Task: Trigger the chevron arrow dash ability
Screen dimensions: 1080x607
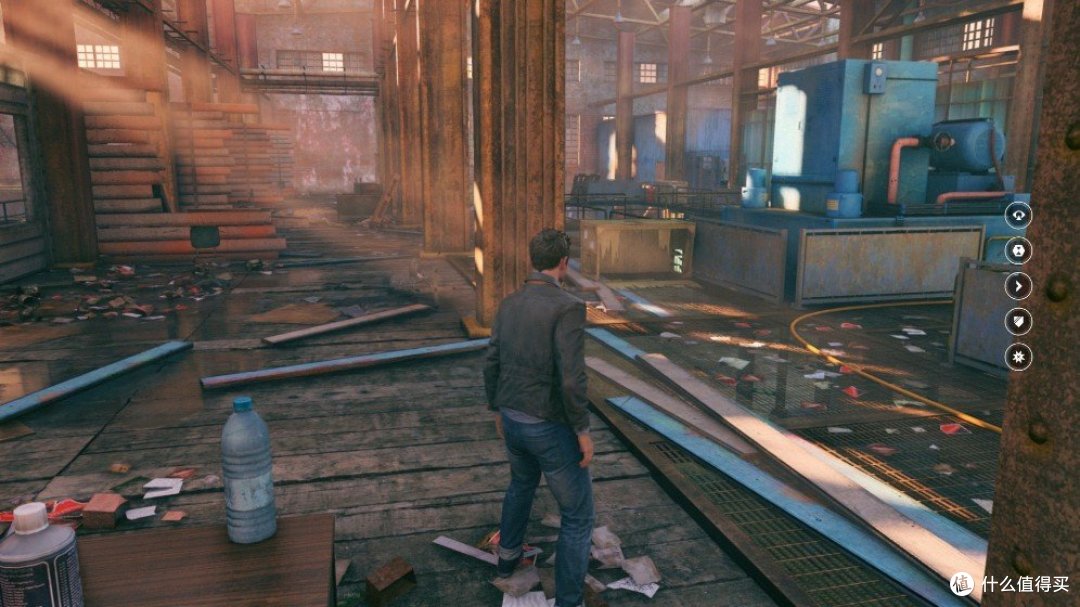Action: 1018,287
